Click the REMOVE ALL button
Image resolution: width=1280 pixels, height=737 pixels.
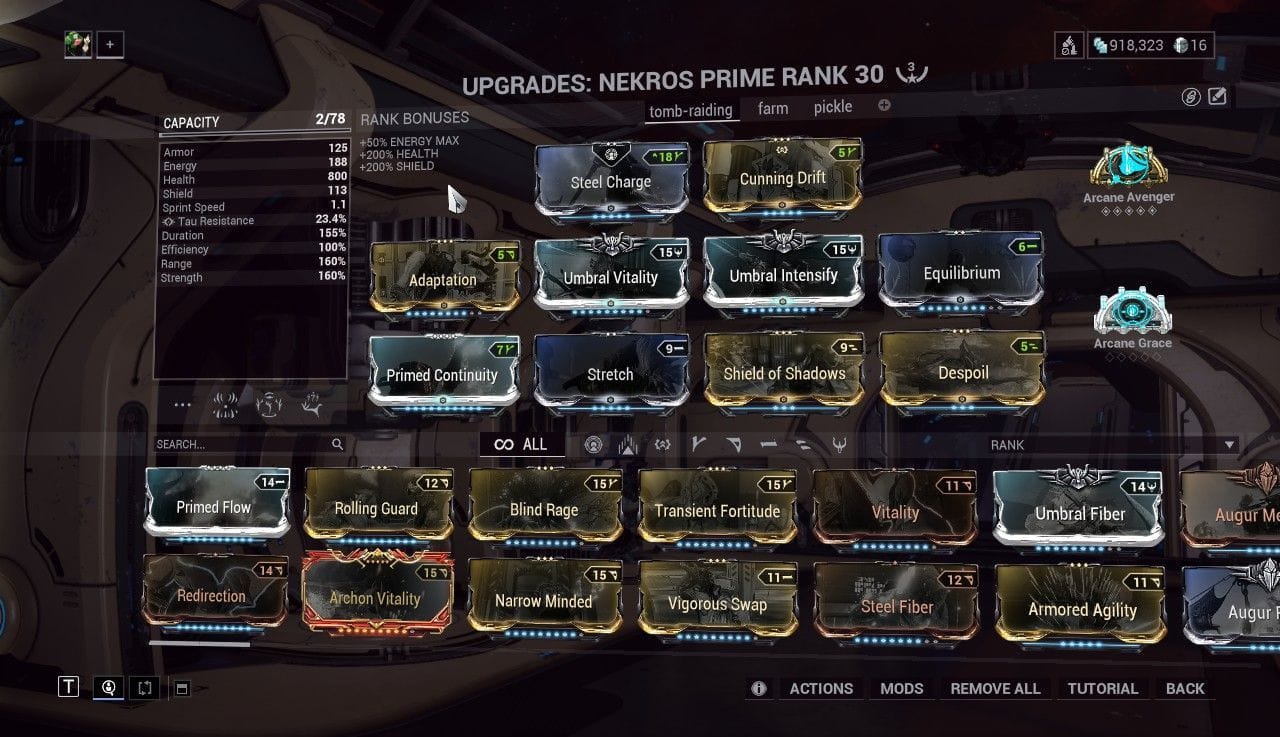click(995, 688)
